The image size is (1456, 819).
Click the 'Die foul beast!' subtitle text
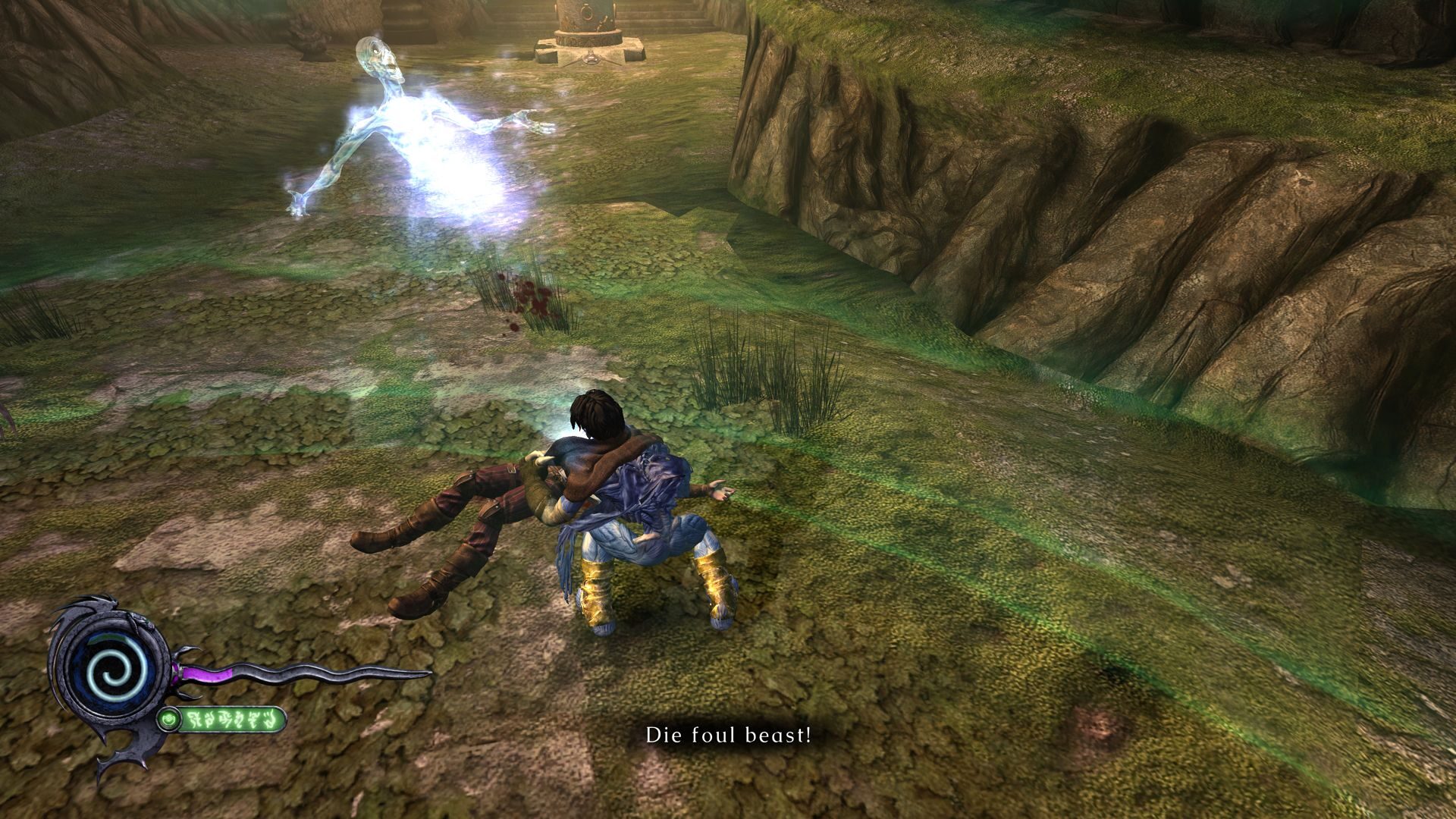(x=730, y=733)
